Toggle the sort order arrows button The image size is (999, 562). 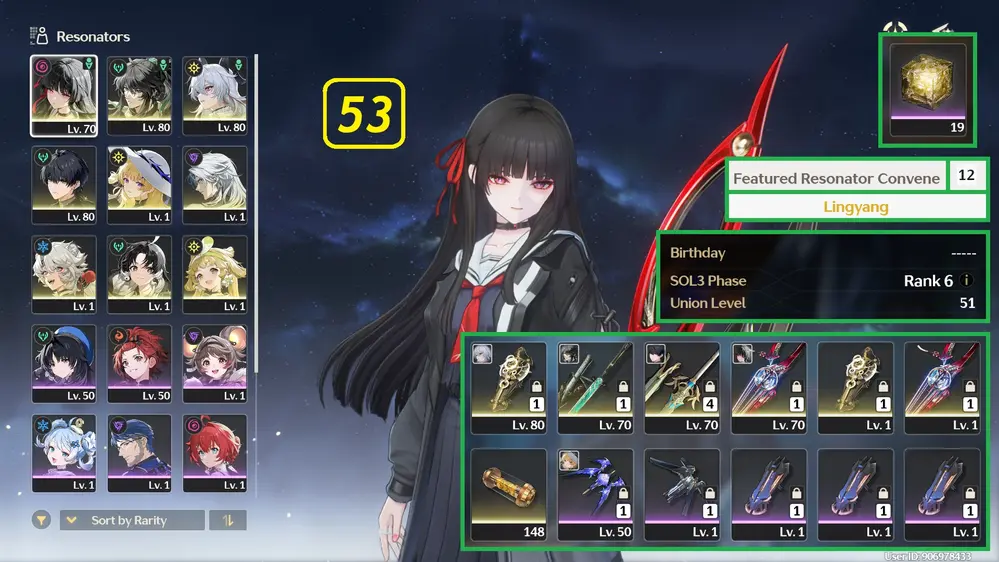click(227, 520)
